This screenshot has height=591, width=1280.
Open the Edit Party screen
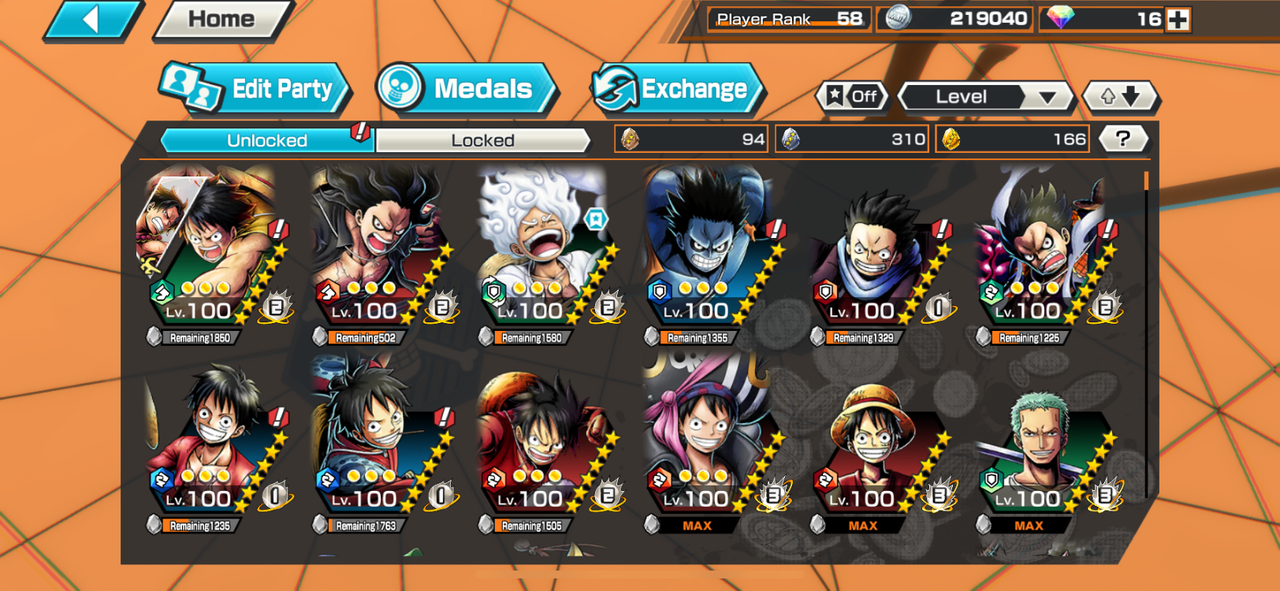click(256, 89)
